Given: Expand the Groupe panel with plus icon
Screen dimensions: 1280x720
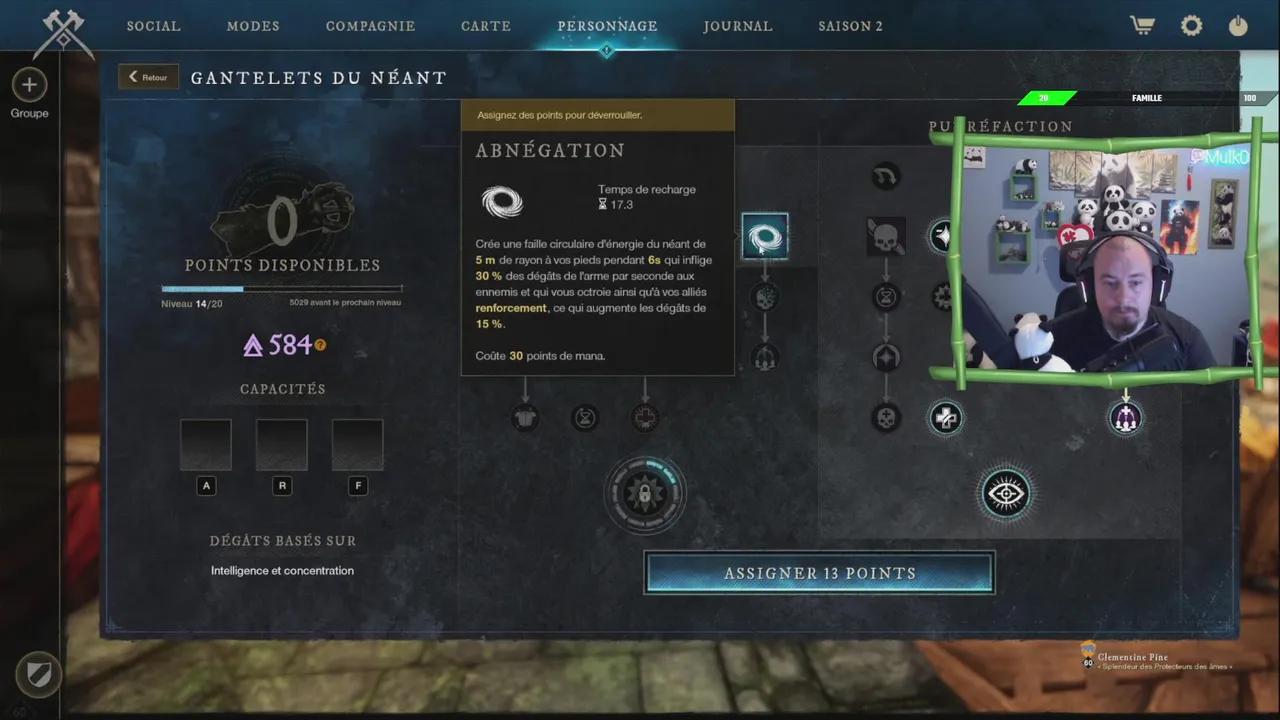Looking at the screenshot, I should pos(29,85).
